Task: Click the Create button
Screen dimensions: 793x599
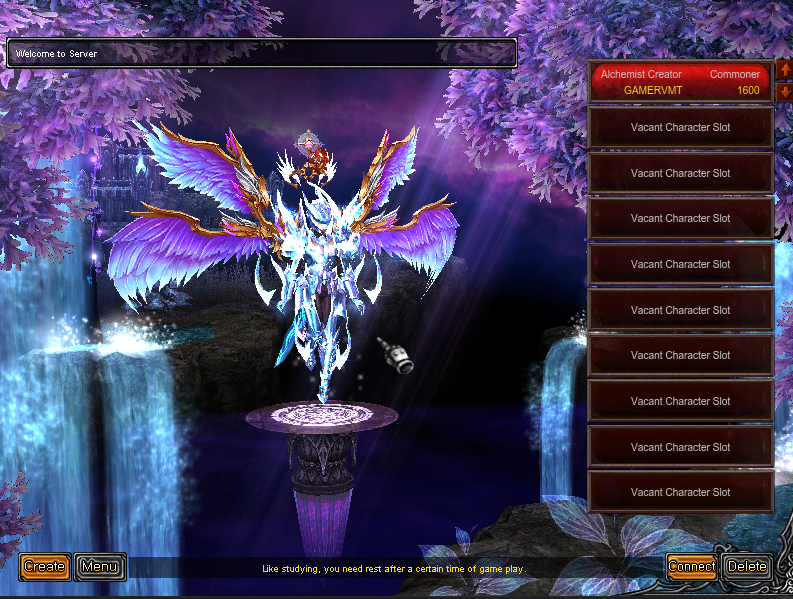Action: tap(44, 567)
